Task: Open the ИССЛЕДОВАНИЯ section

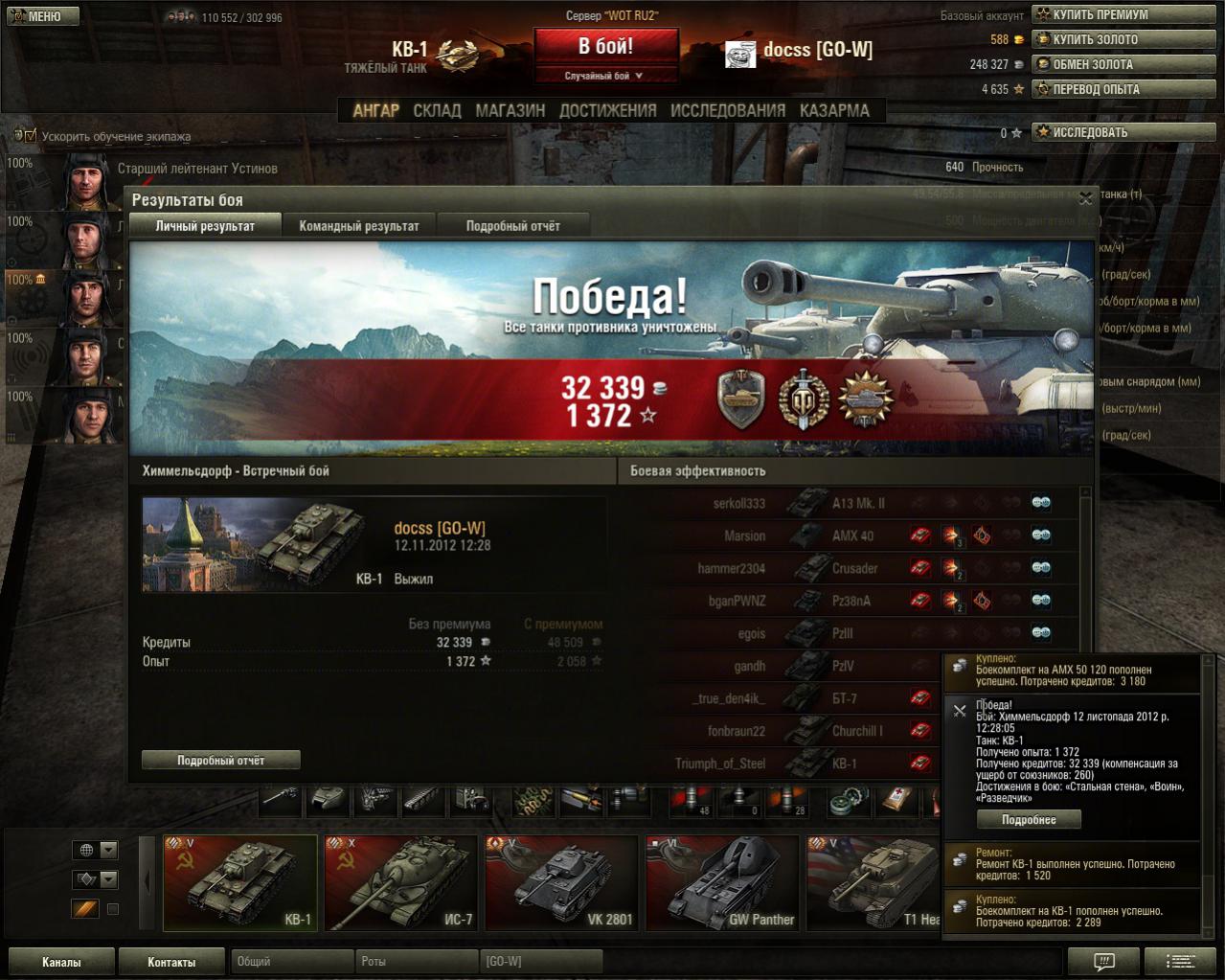Action: point(728,110)
